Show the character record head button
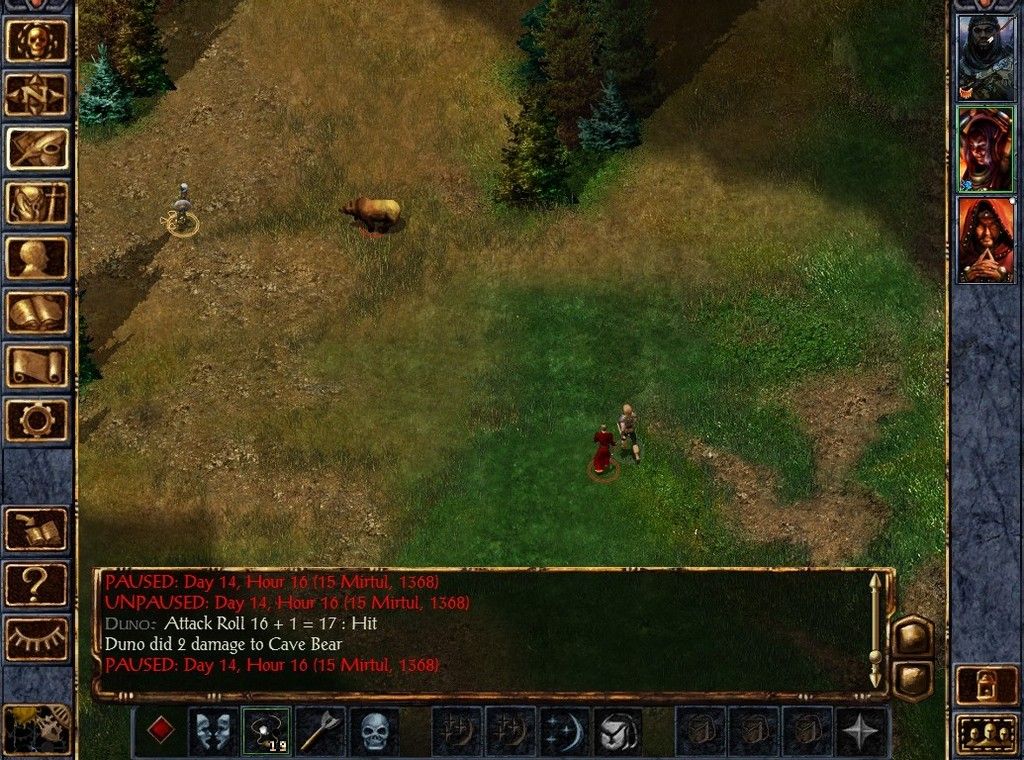 38,257
